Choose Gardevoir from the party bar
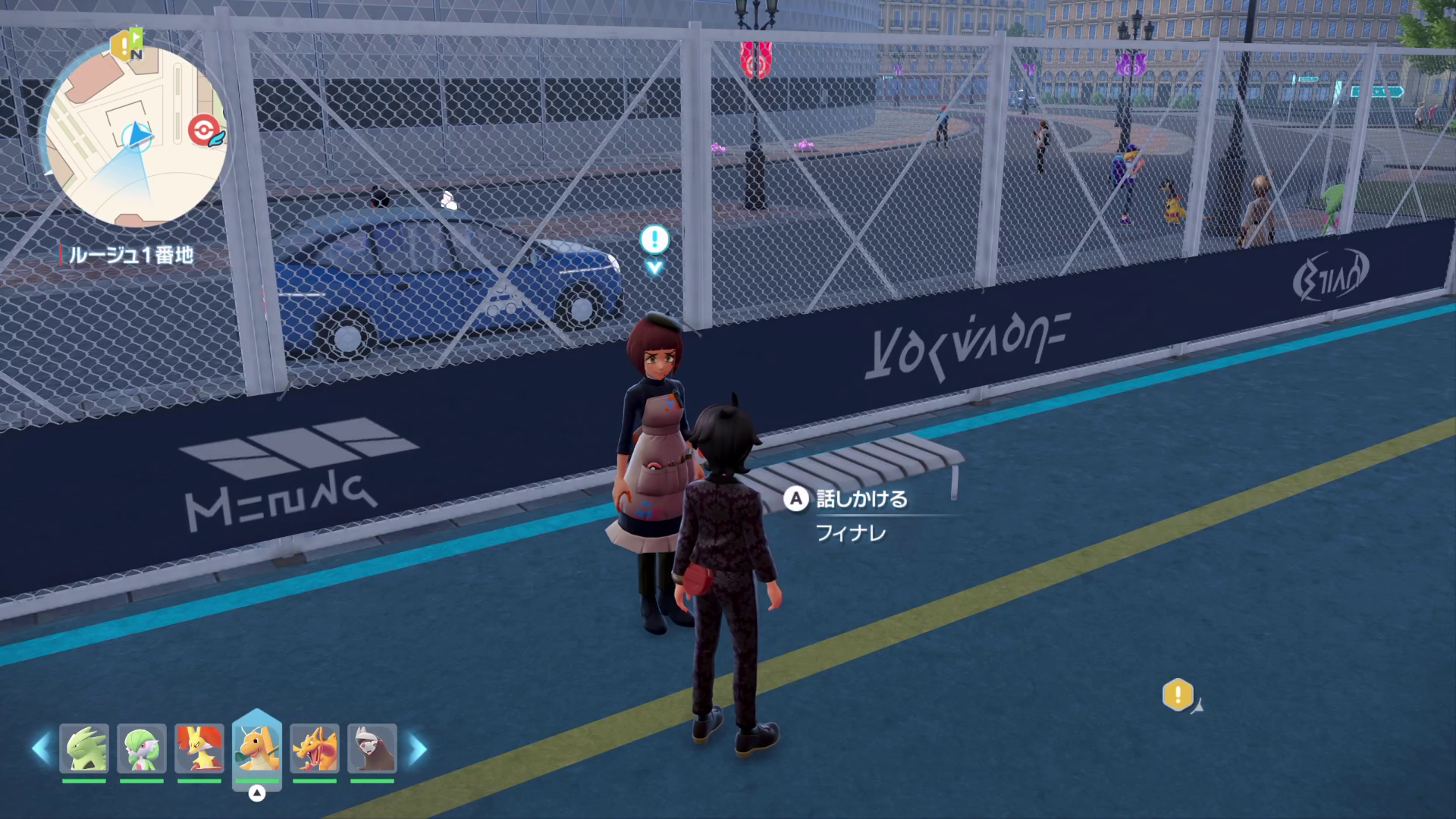 (x=142, y=748)
